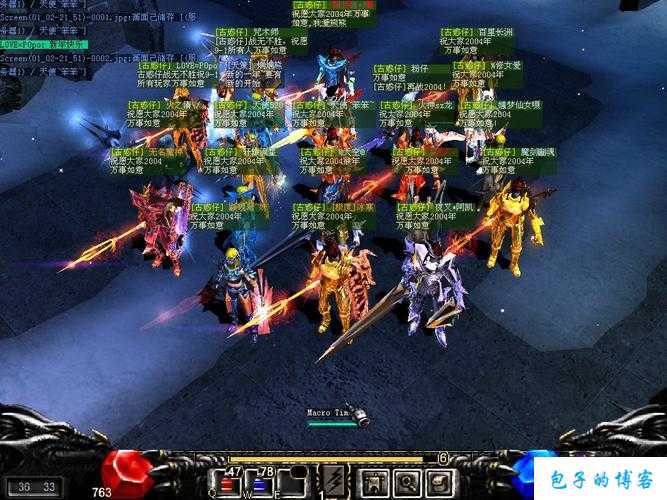Open the character info magnifier button
Screen dimensions: 667x500
pyautogui.click(x=407, y=482)
